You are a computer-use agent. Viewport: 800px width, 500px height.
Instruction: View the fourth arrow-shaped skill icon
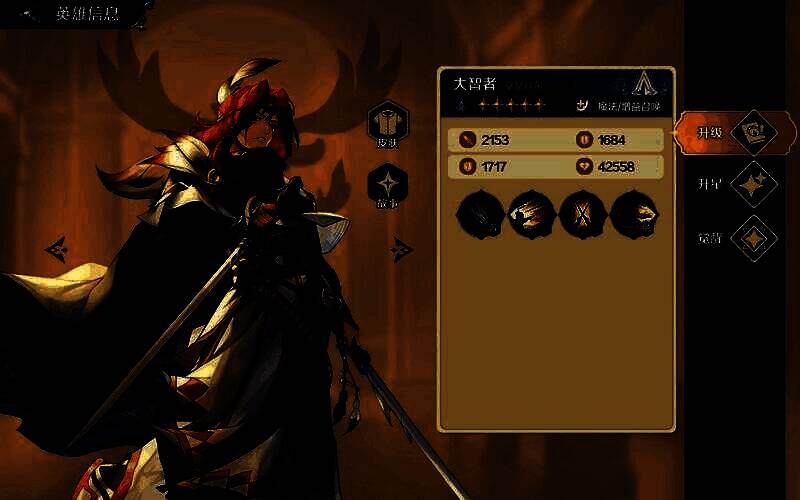633,214
